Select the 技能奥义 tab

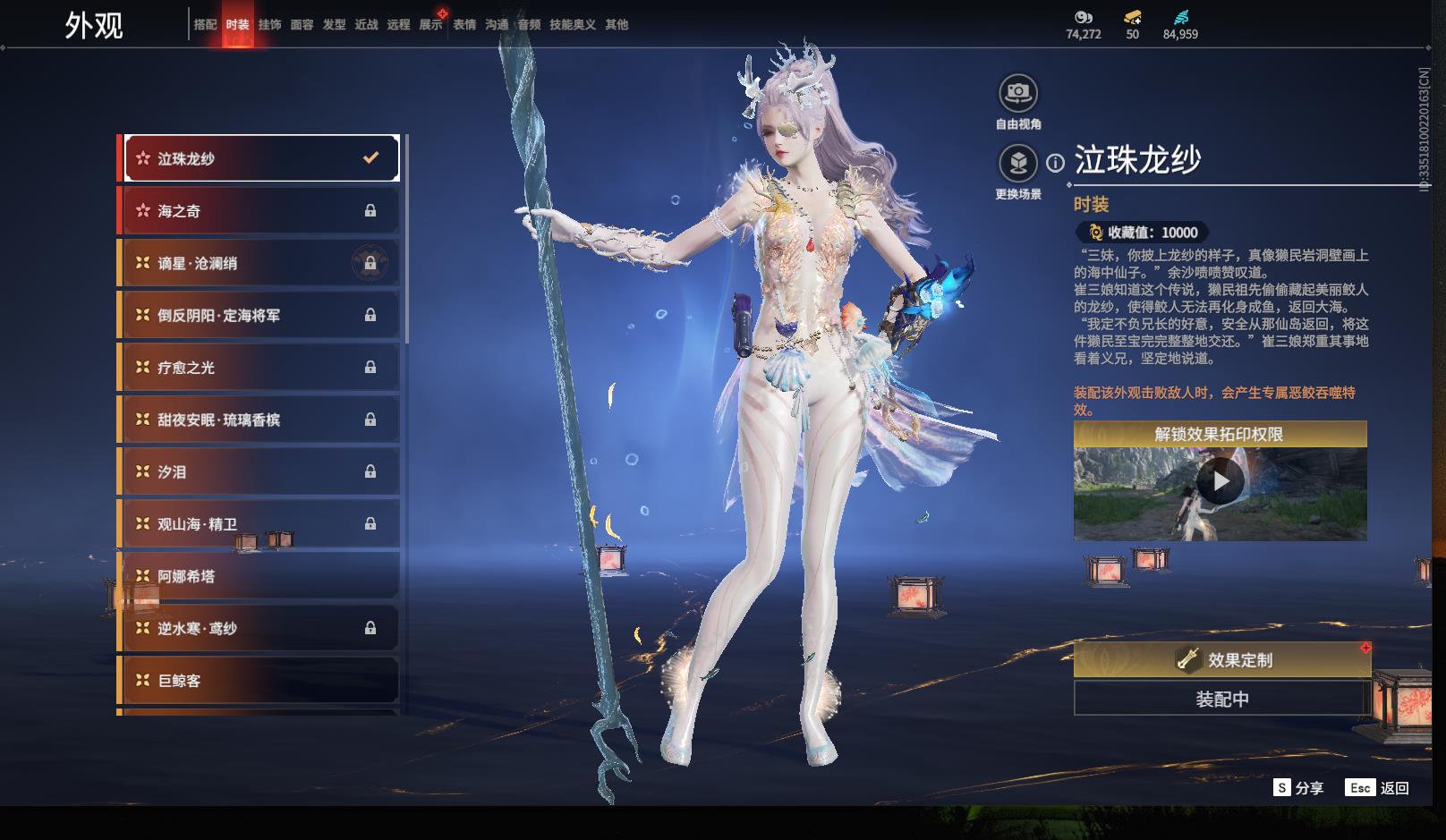[x=572, y=25]
